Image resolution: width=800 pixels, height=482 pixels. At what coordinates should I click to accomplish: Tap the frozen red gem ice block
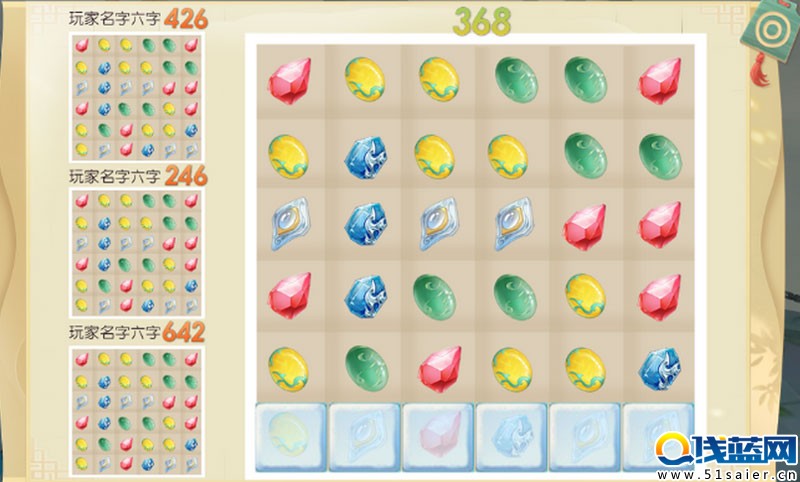436,436
